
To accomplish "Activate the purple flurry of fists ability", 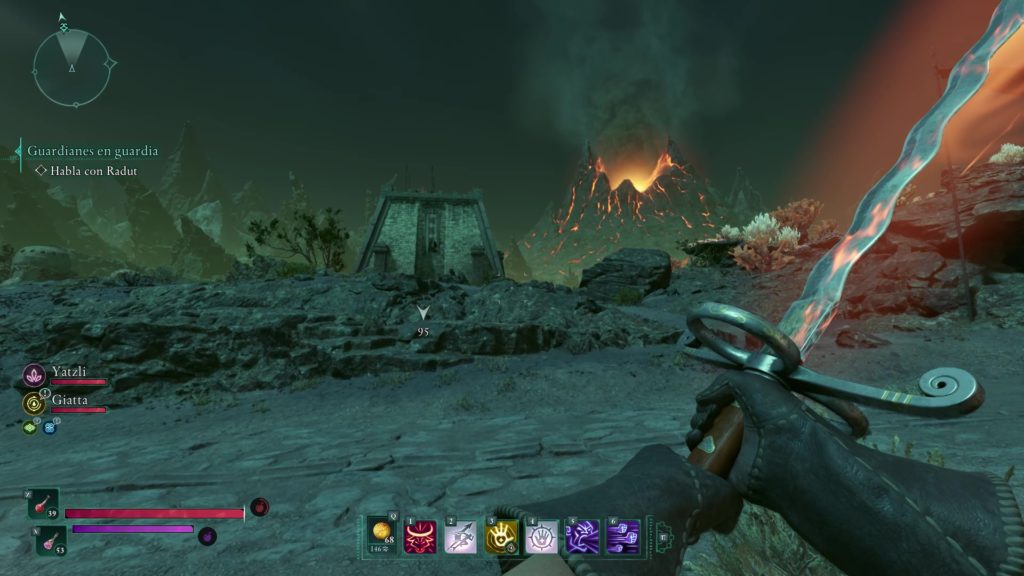I will point(622,536).
